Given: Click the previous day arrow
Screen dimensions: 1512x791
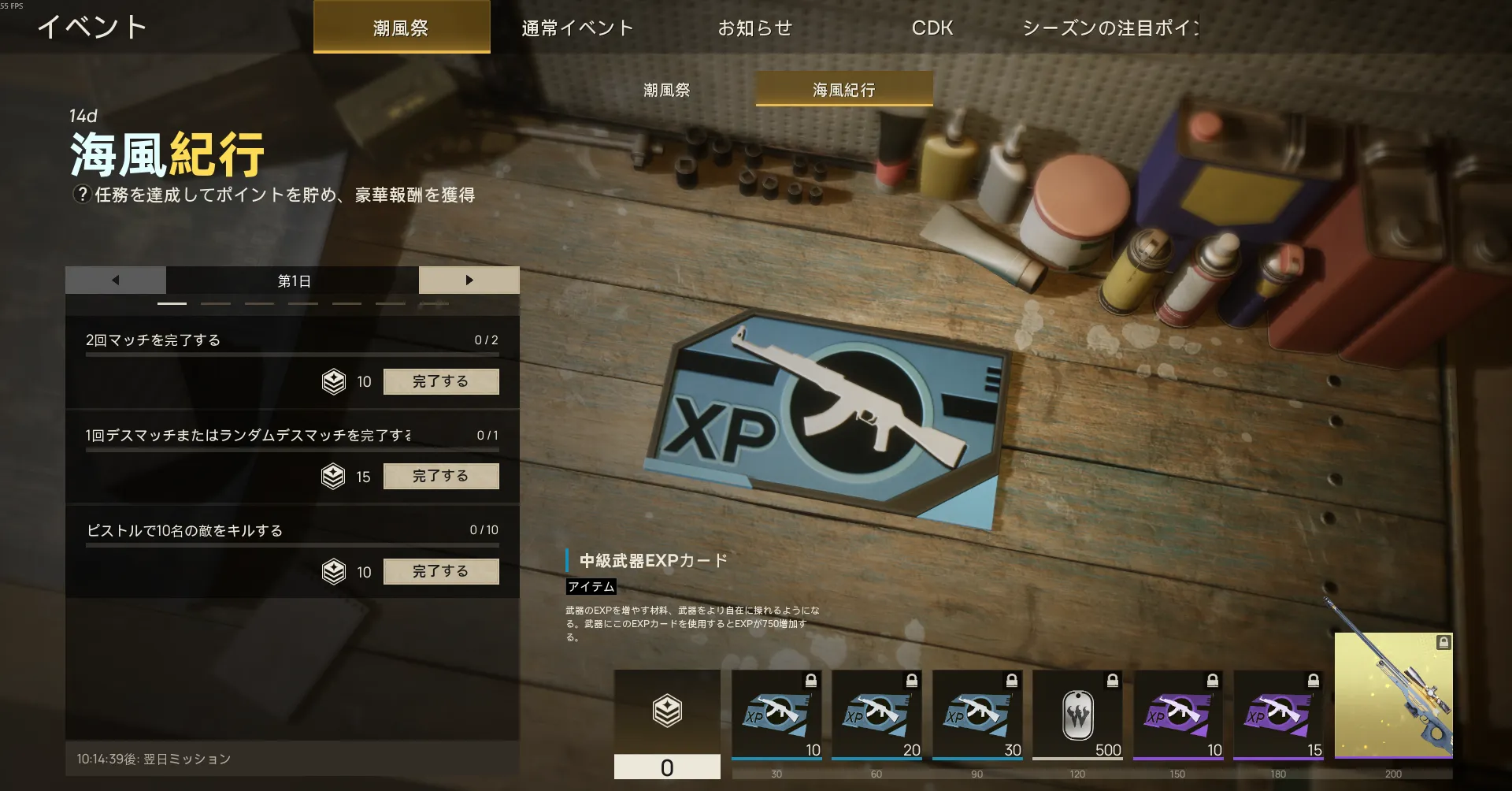Looking at the screenshot, I should click(x=115, y=280).
